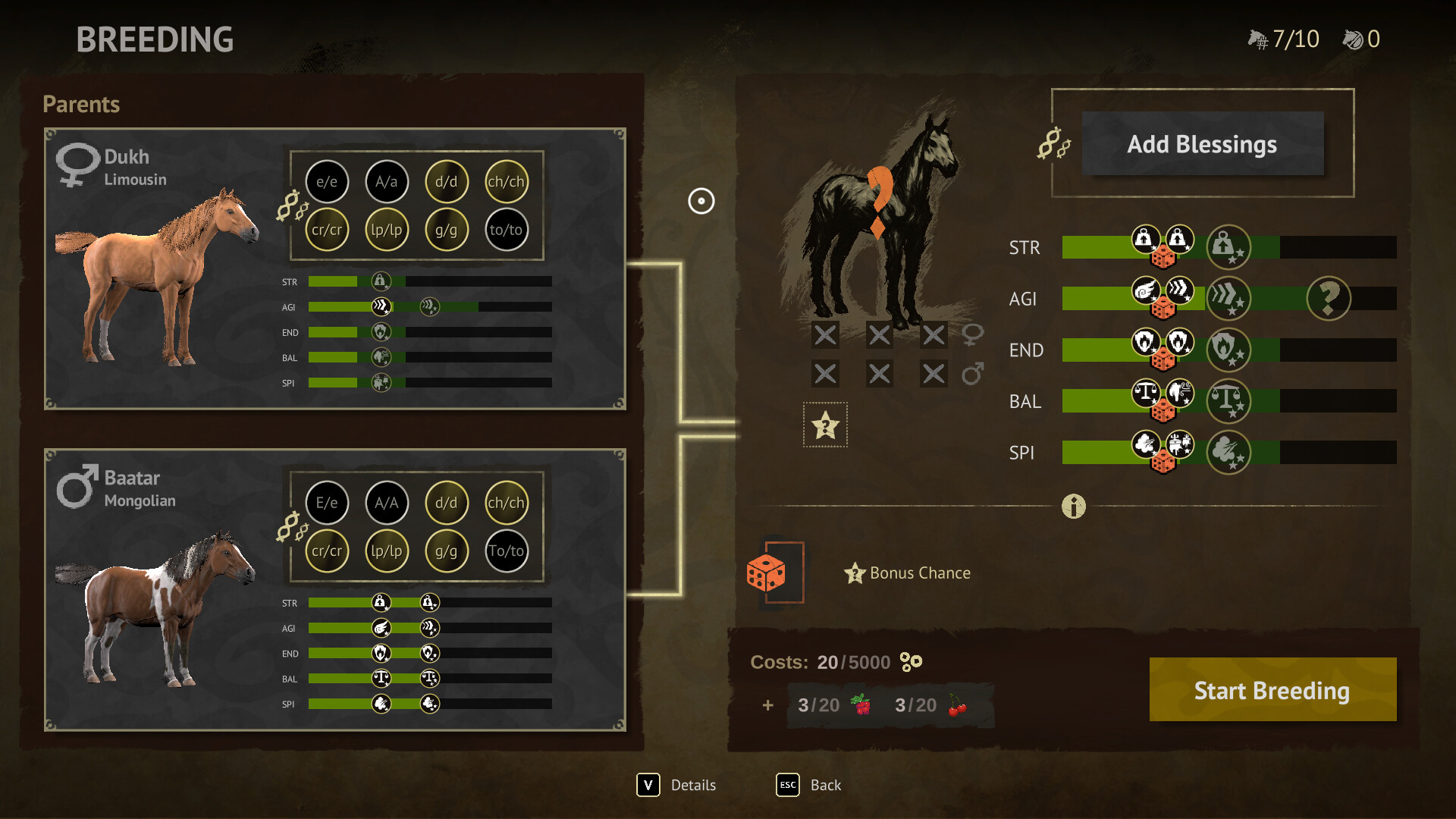Viewport: 1456px width, 819px height.
Task: Click the Start Breeding button
Action: [1272, 690]
